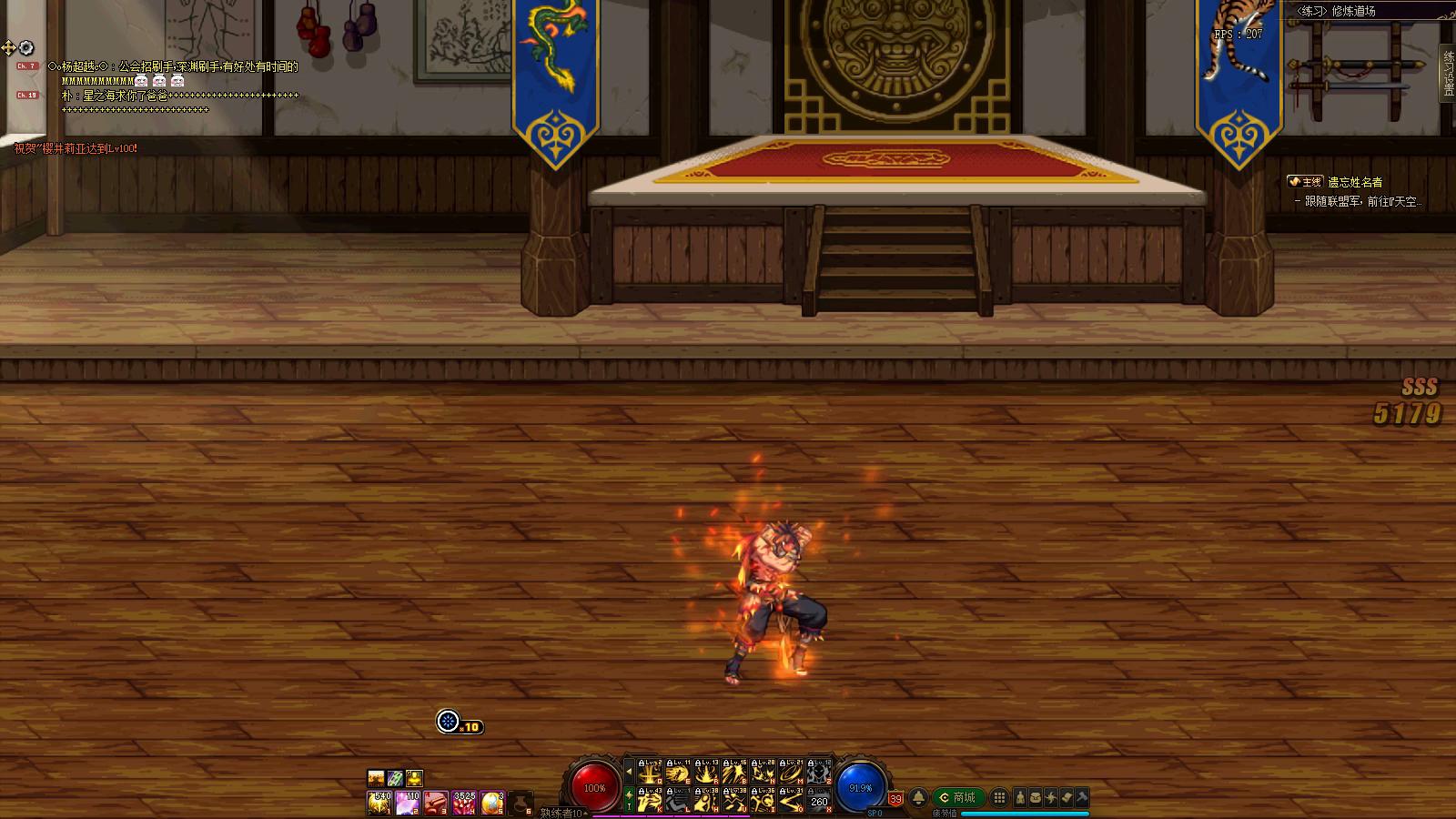Screen dimensions: 1456x819
Task: Click the hammer icon in the menu bar
Action: [1082, 798]
